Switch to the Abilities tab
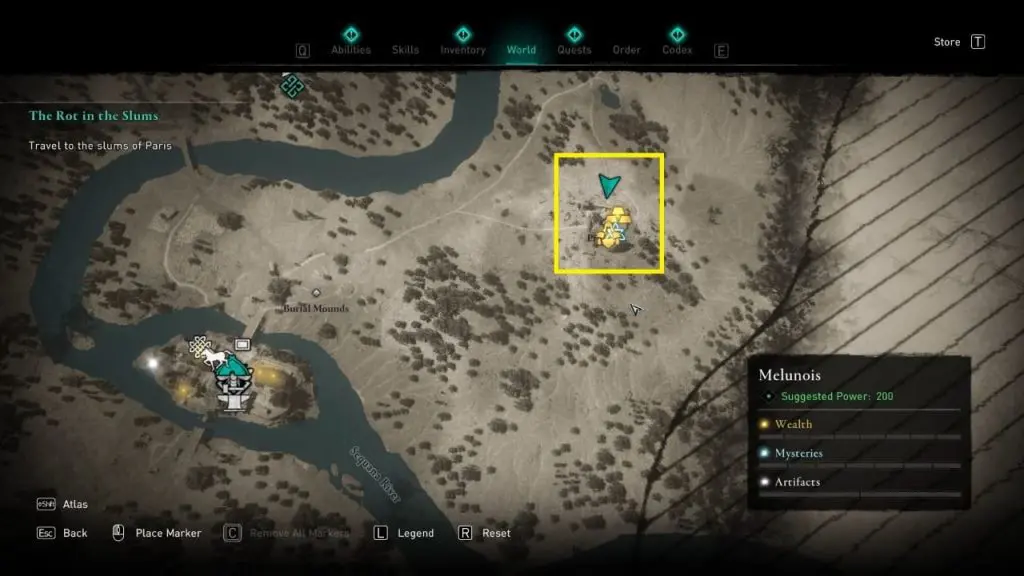This screenshot has width=1024, height=576. pyautogui.click(x=350, y=49)
